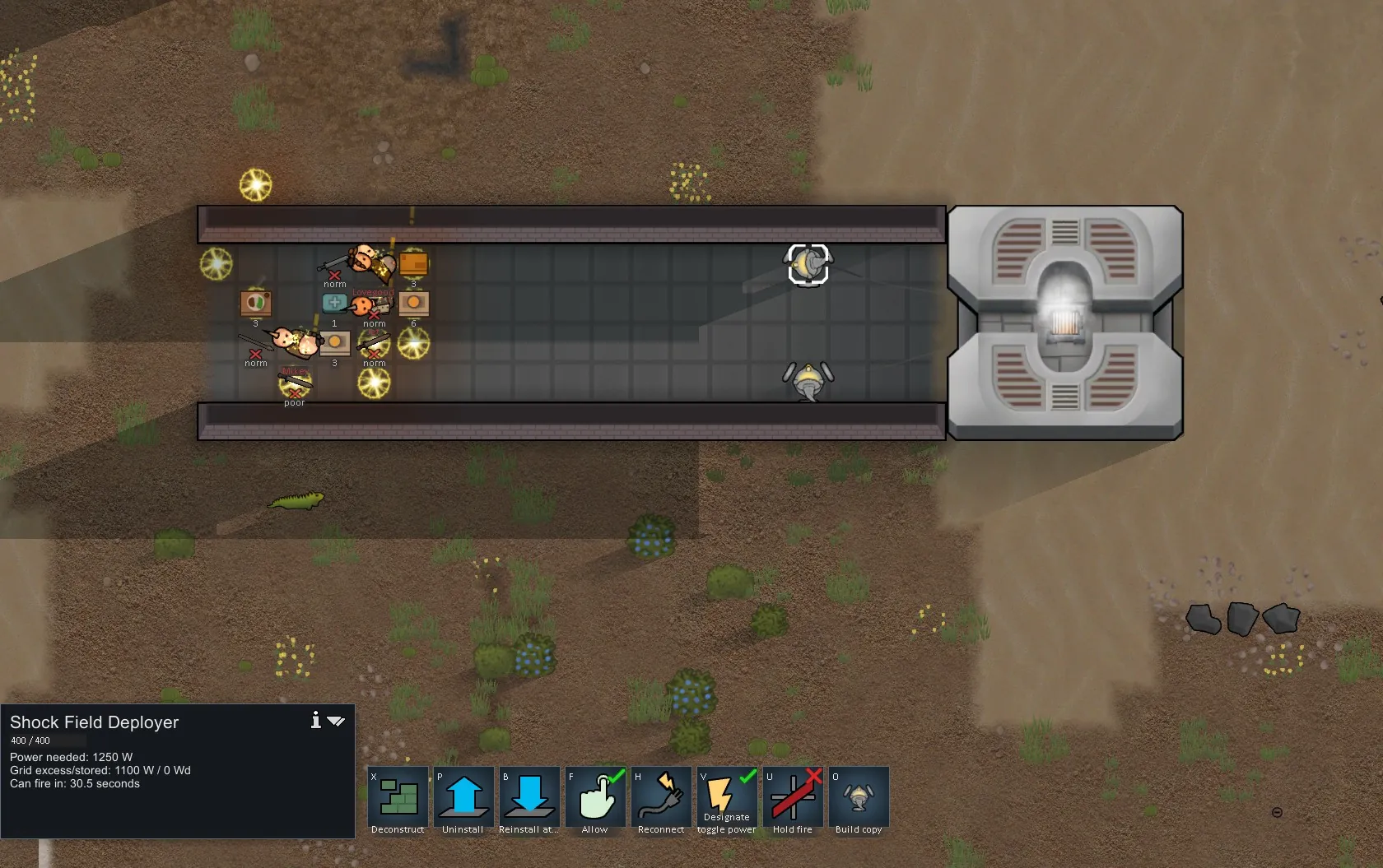Select the Build copy command
Image resolution: width=1383 pixels, height=868 pixels.
(x=859, y=796)
